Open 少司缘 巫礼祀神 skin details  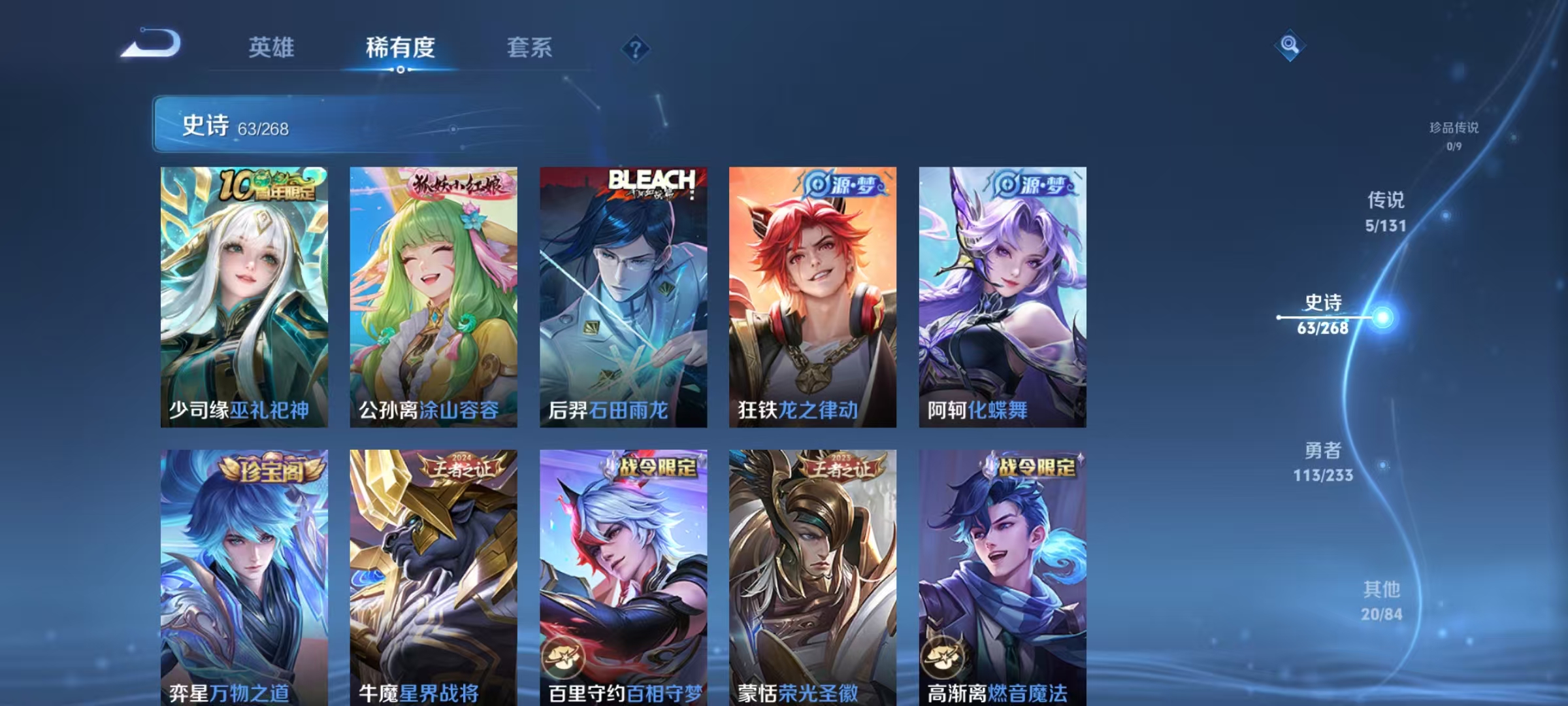point(242,294)
